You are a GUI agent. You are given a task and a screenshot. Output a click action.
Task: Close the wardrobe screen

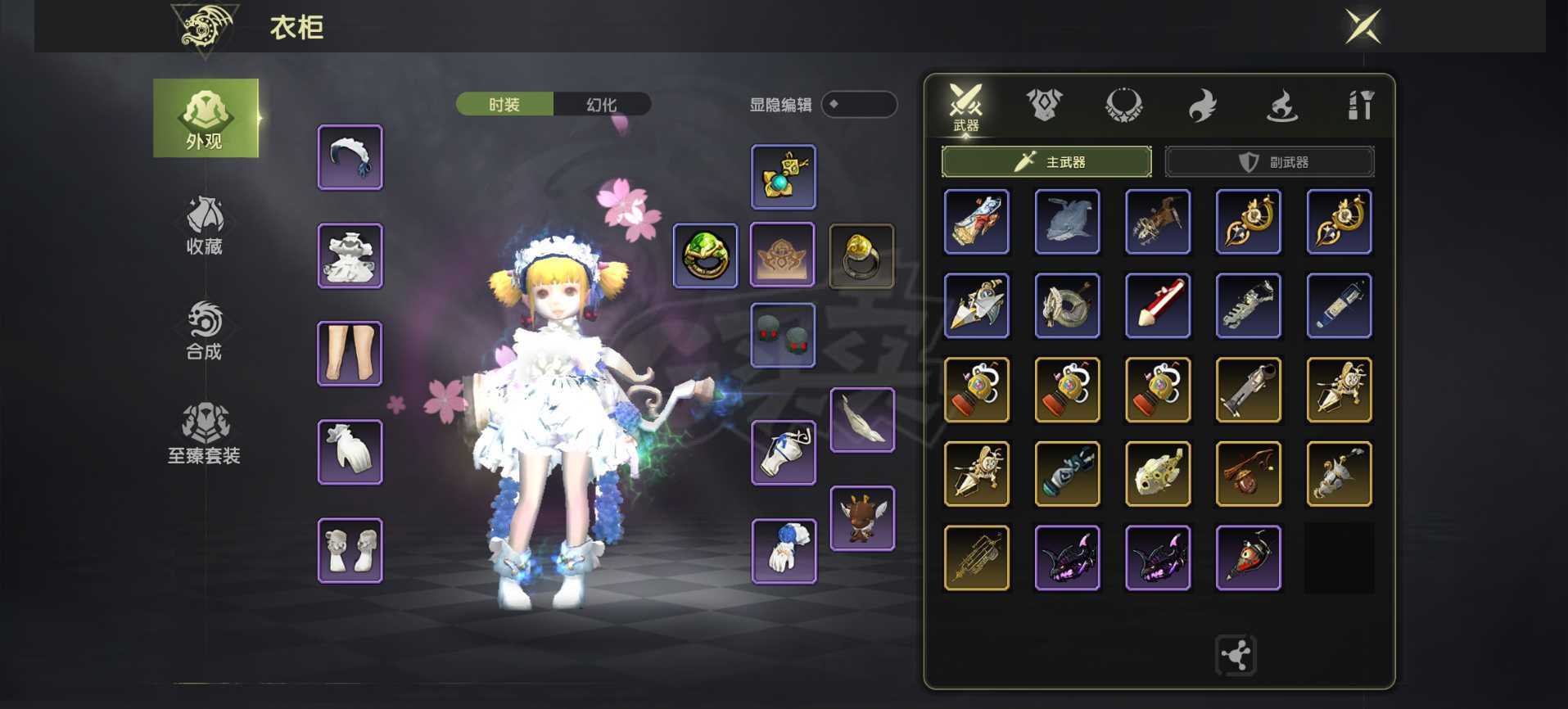(x=1362, y=26)
